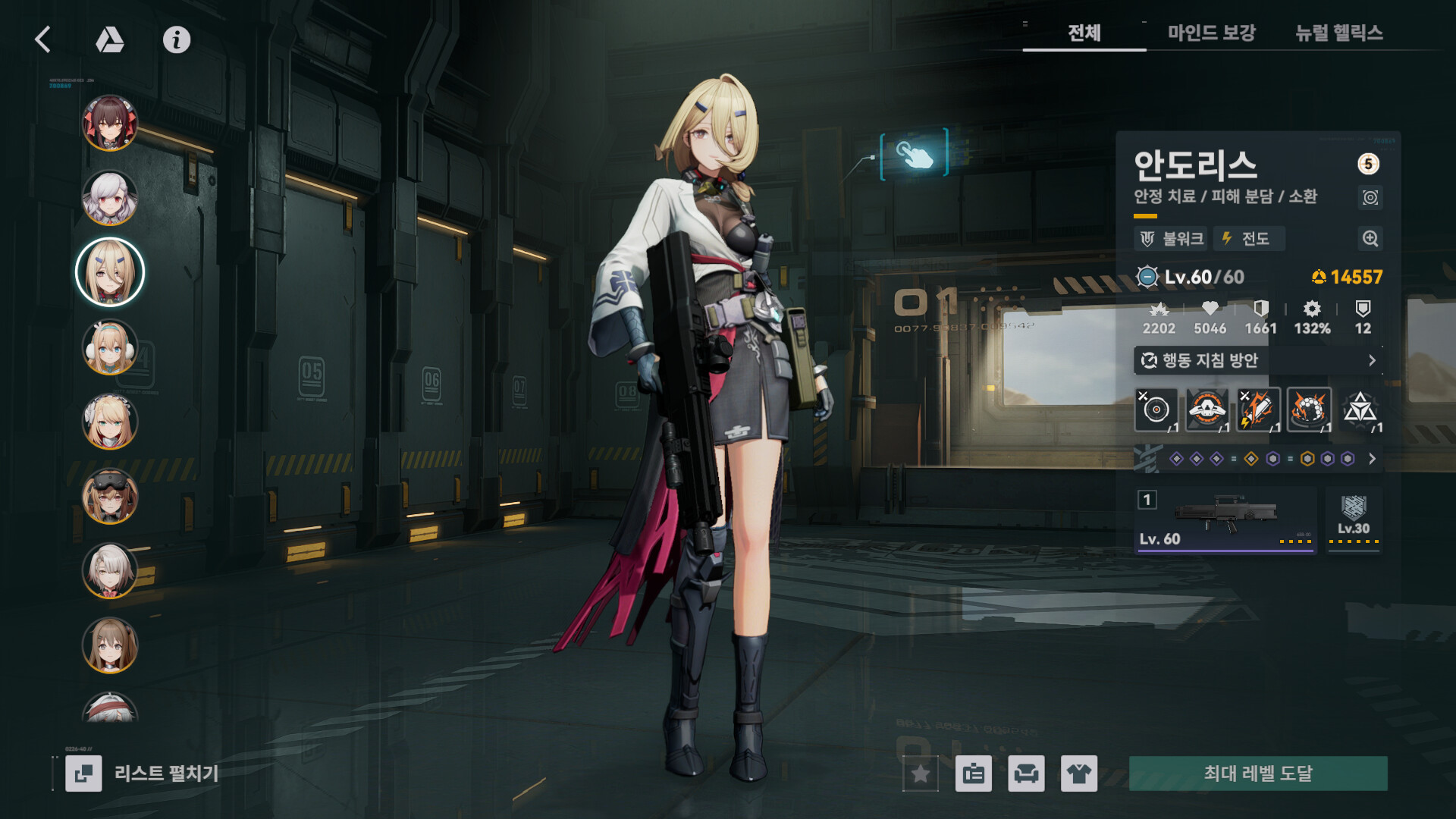The image size is (1456, 819).
Task: Select the doll portrait with goggles on head
Action: 110,497
